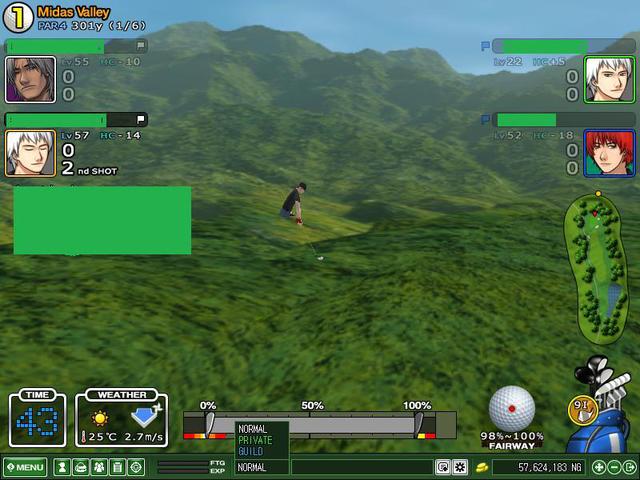Click the exit arrow button

[629, 467]
